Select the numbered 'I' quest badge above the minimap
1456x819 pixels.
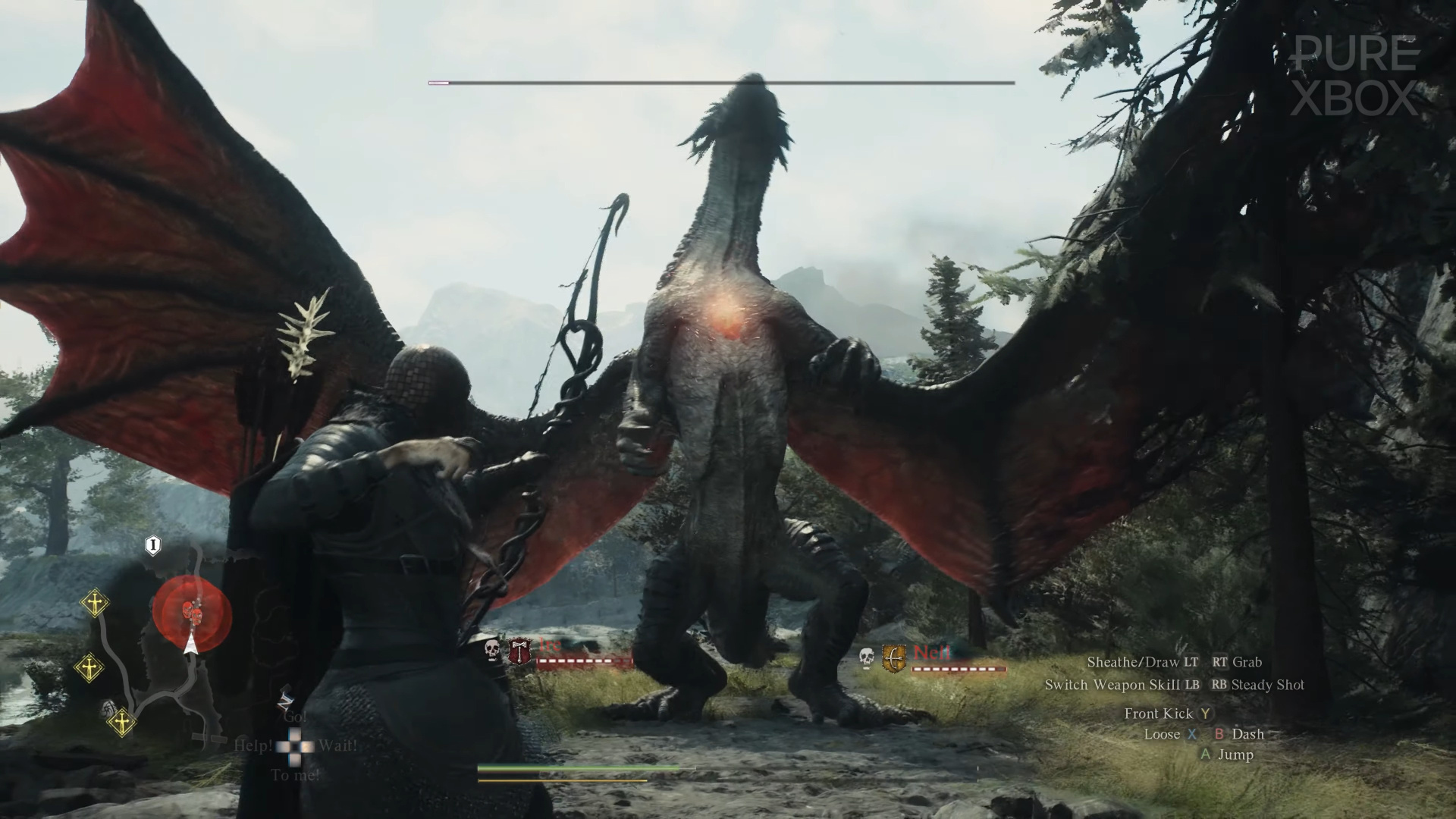coord(152,545)
